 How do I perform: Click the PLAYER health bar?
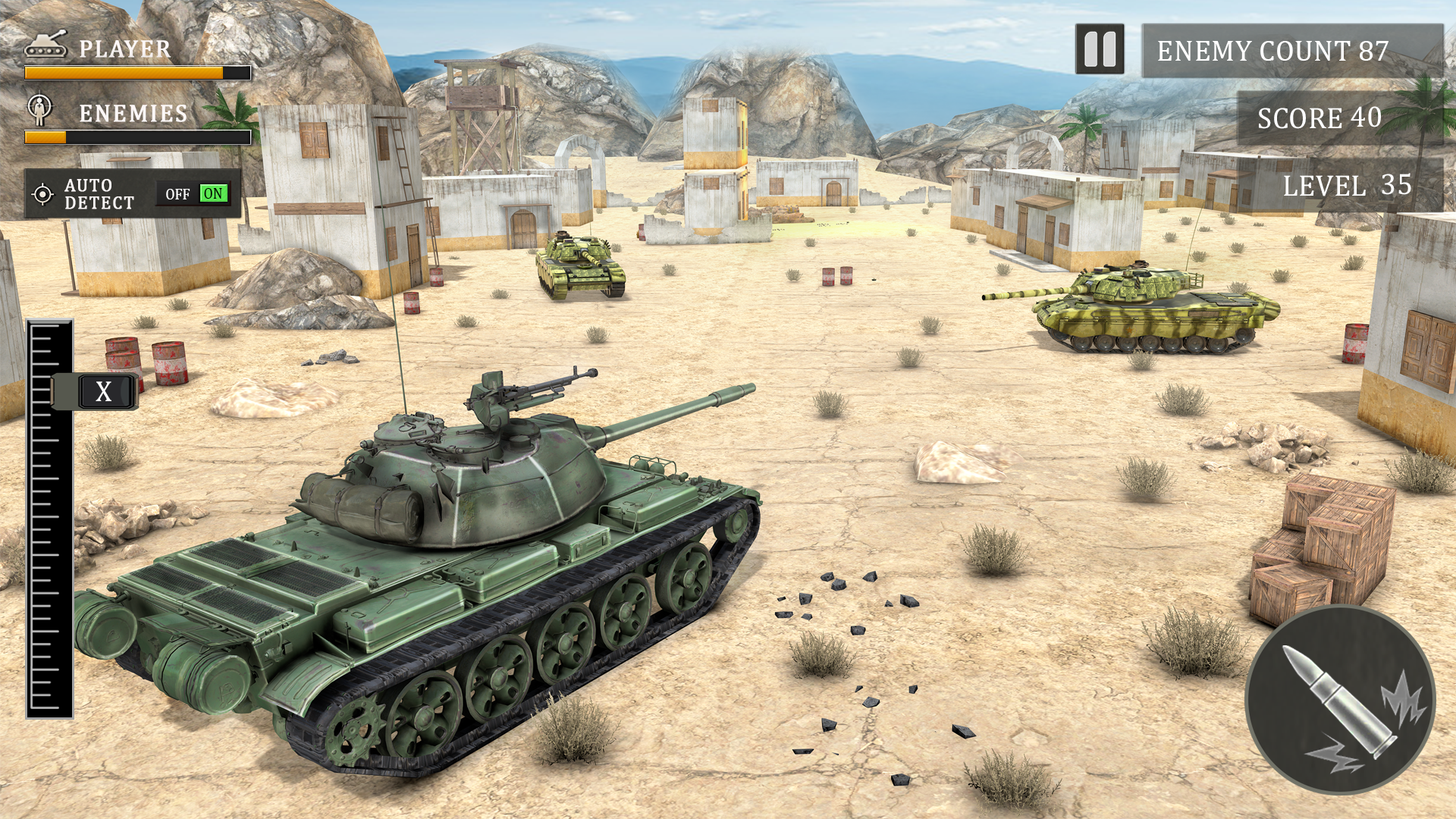[x=136, y=72]
